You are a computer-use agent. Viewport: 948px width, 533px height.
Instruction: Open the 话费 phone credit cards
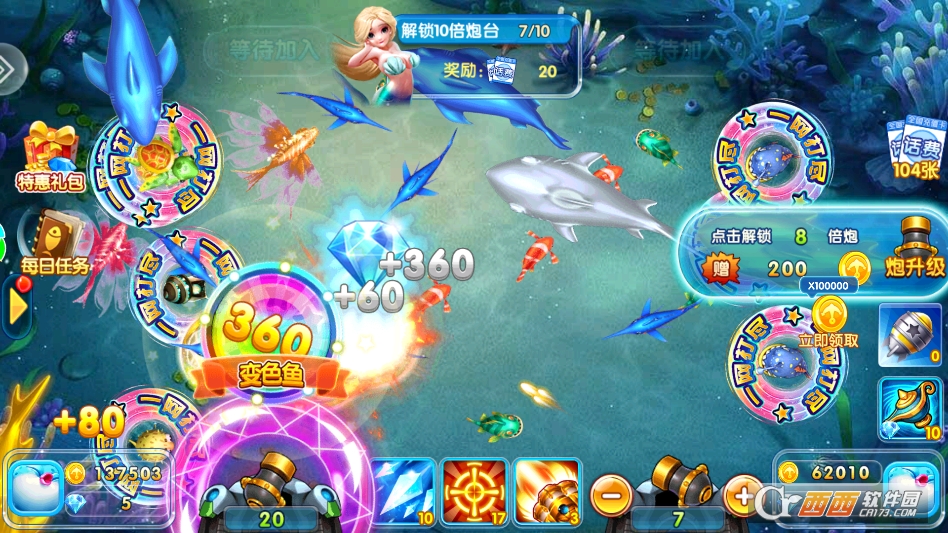point(914,153)
